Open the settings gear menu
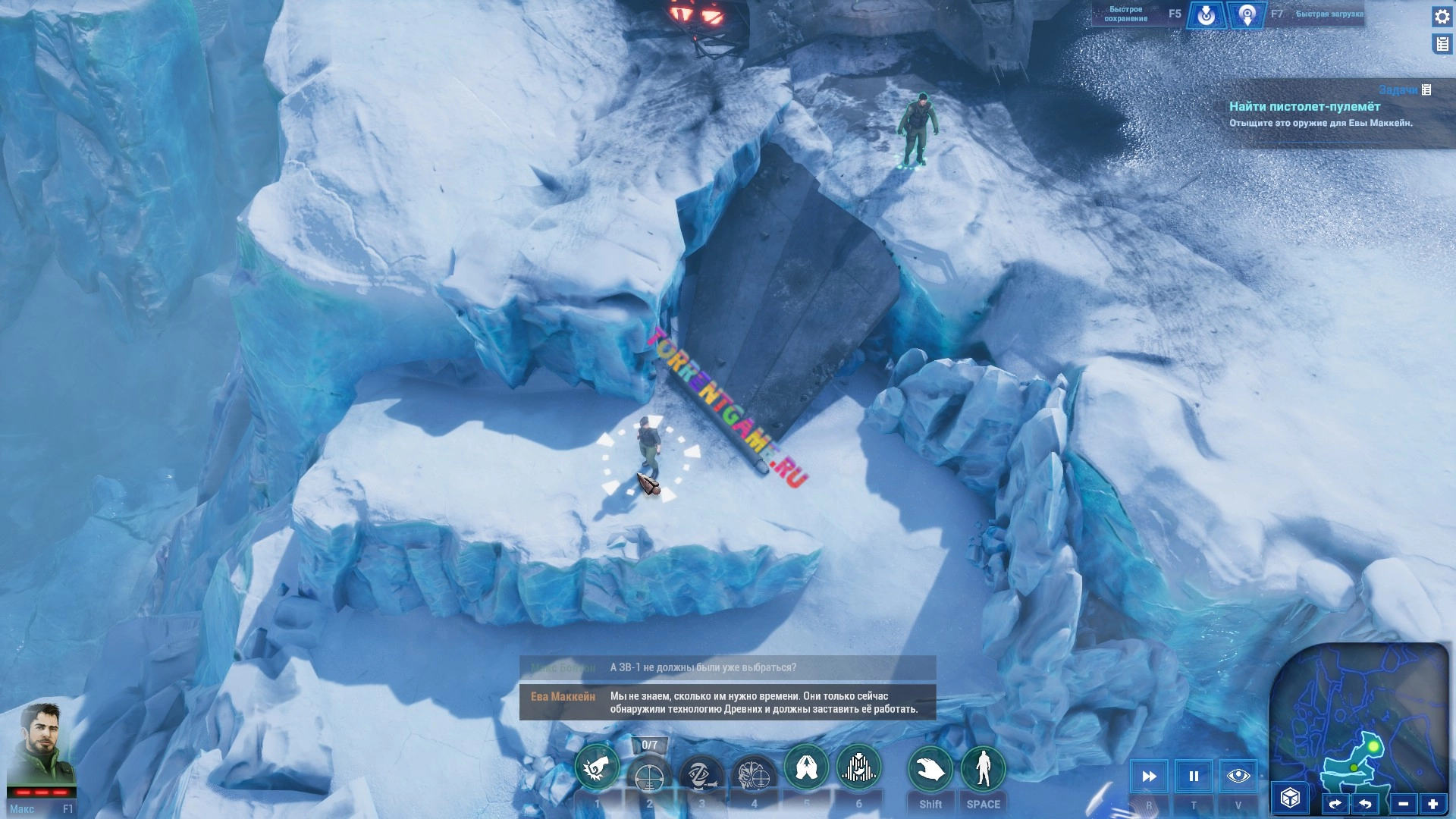 tap(1442, 17)
